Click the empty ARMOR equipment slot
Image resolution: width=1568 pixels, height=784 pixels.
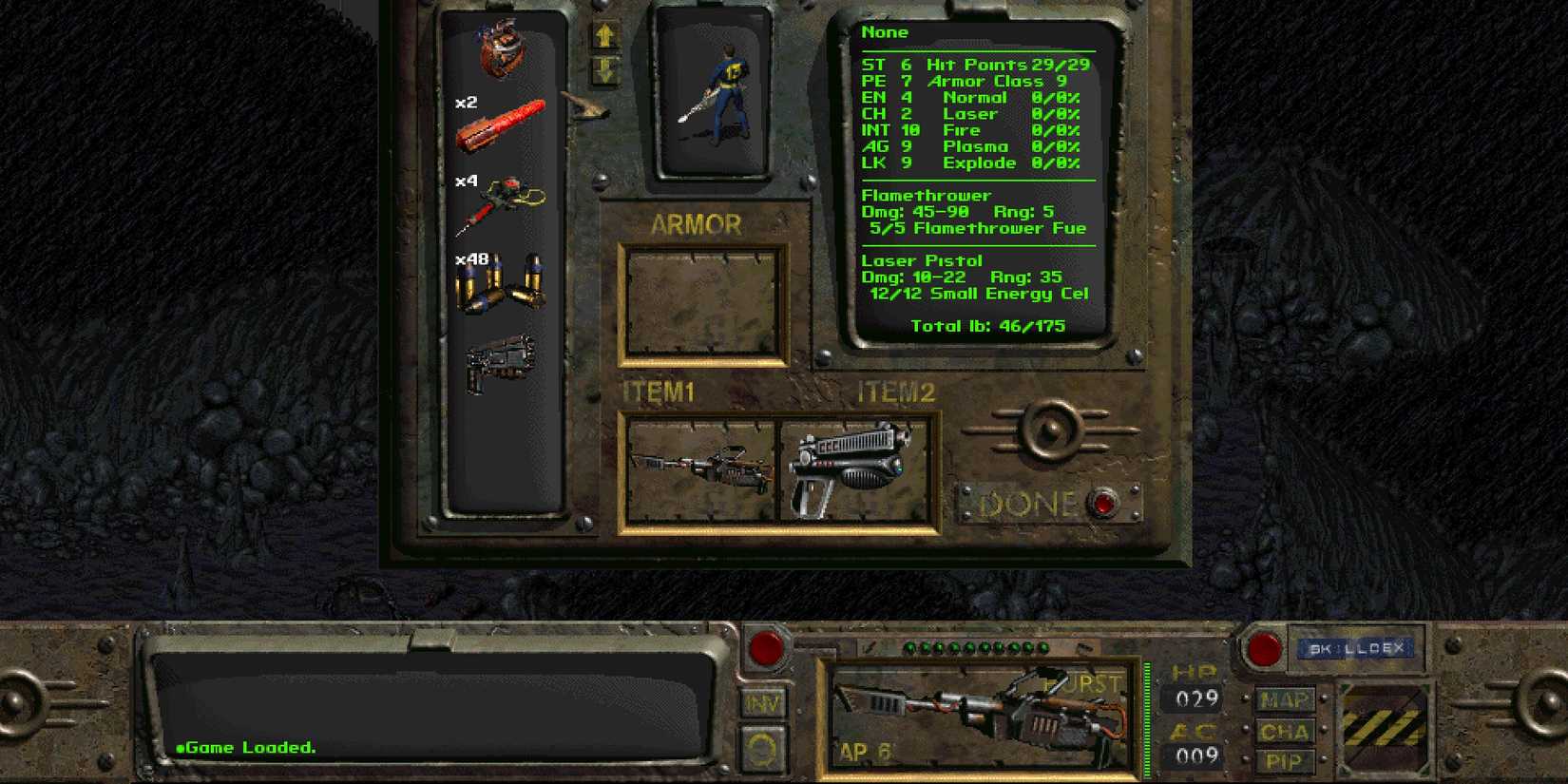(703, 302)
